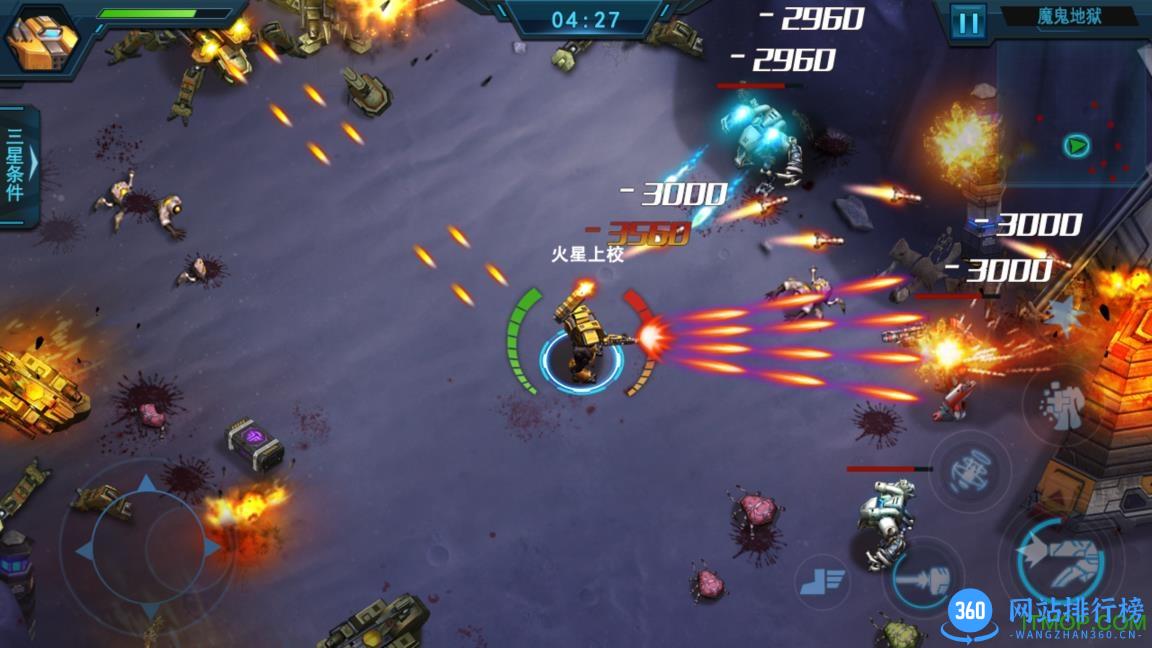Activate the winged boot dash
Screen dimensions: 1152x648
(x=823, y=579)
